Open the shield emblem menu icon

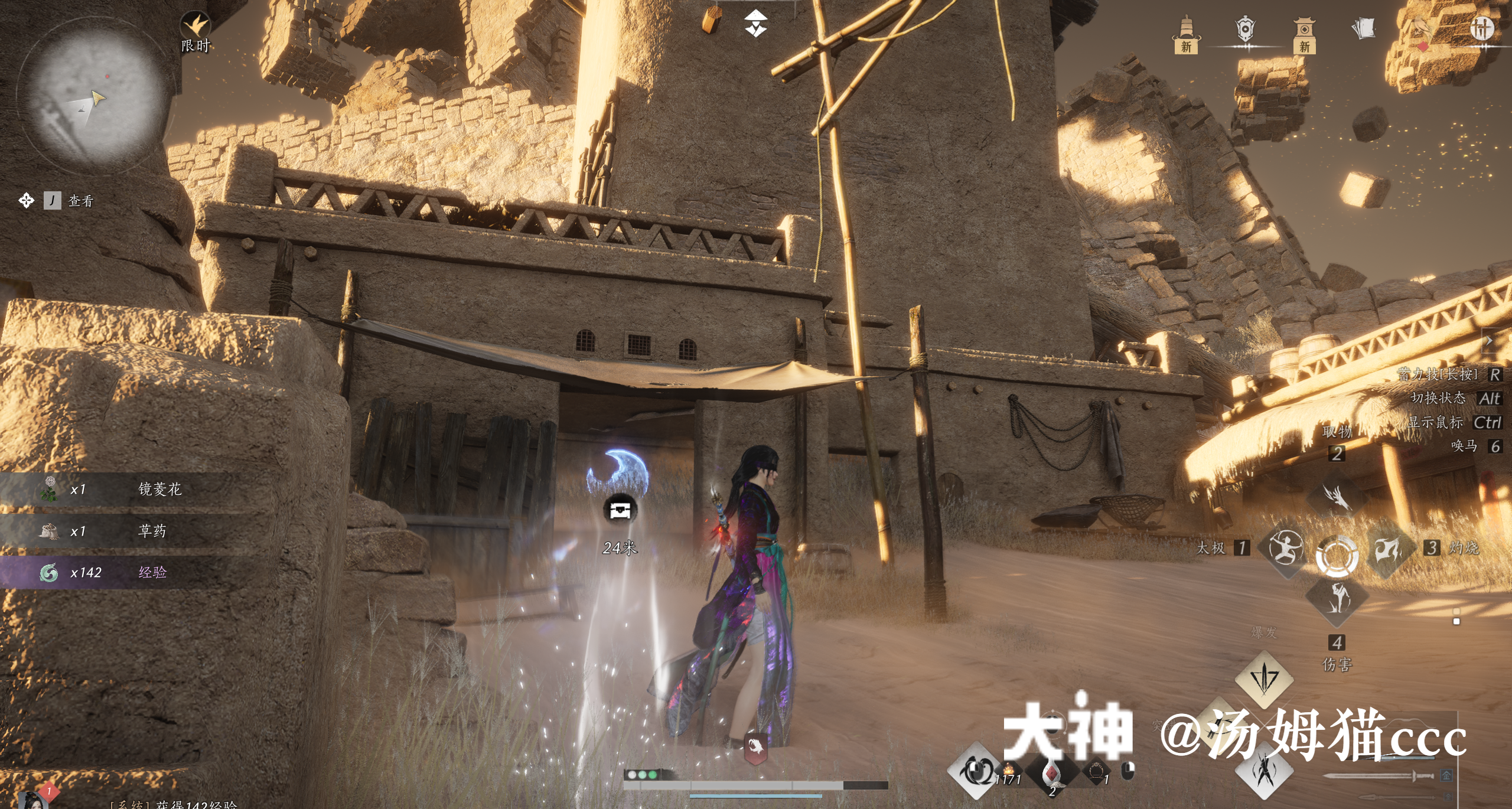click(x=1245, y=30)
